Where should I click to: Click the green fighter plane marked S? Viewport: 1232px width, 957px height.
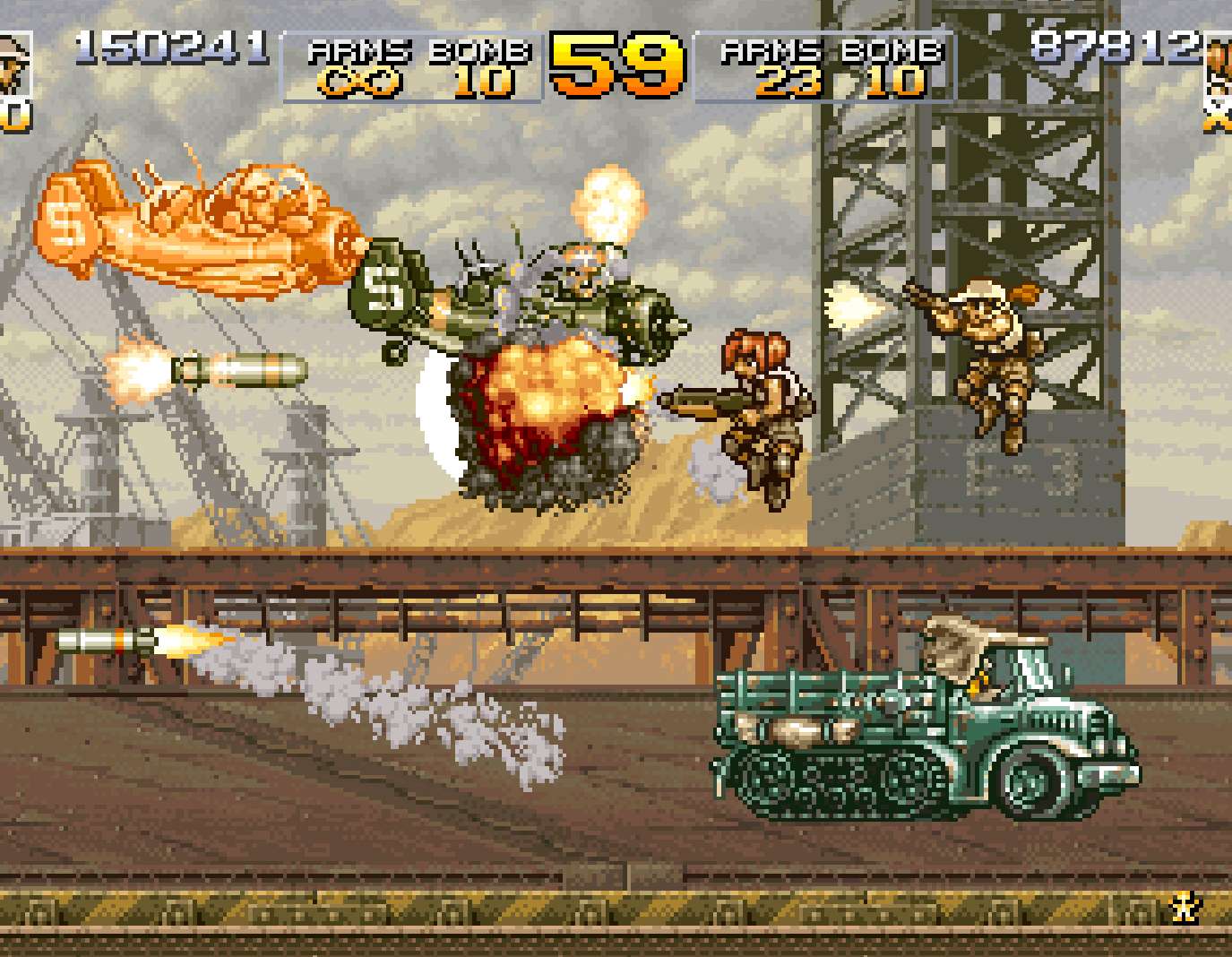502,296
